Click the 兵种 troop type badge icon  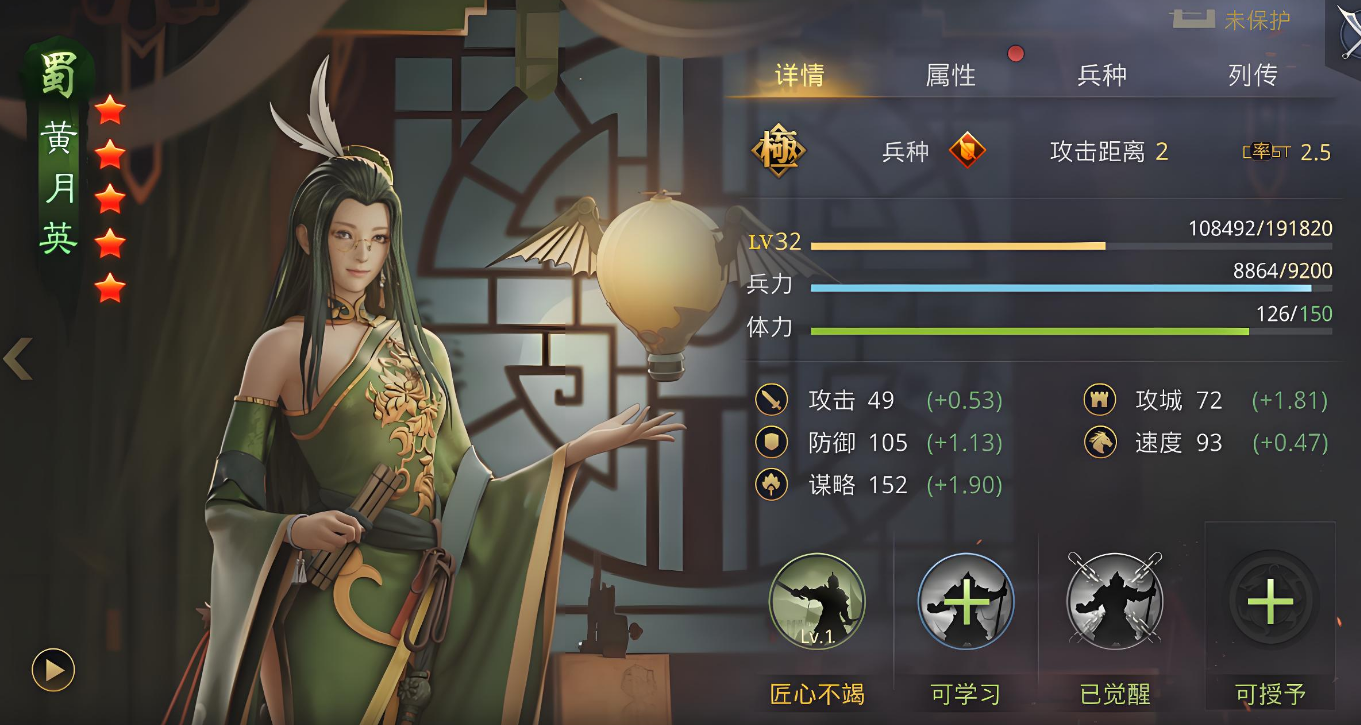tap(968, 152)
